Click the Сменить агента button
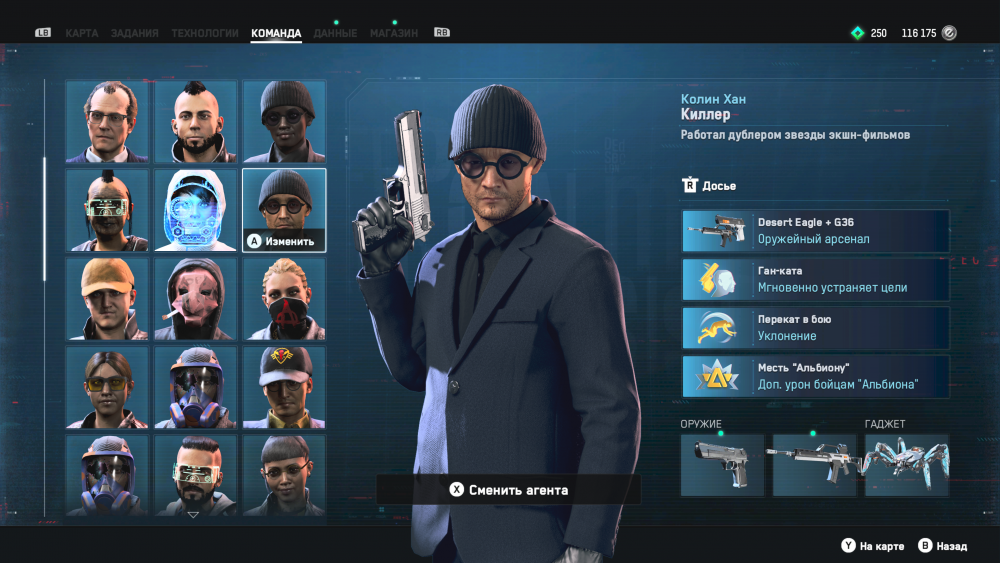 (x=508, y=490)
